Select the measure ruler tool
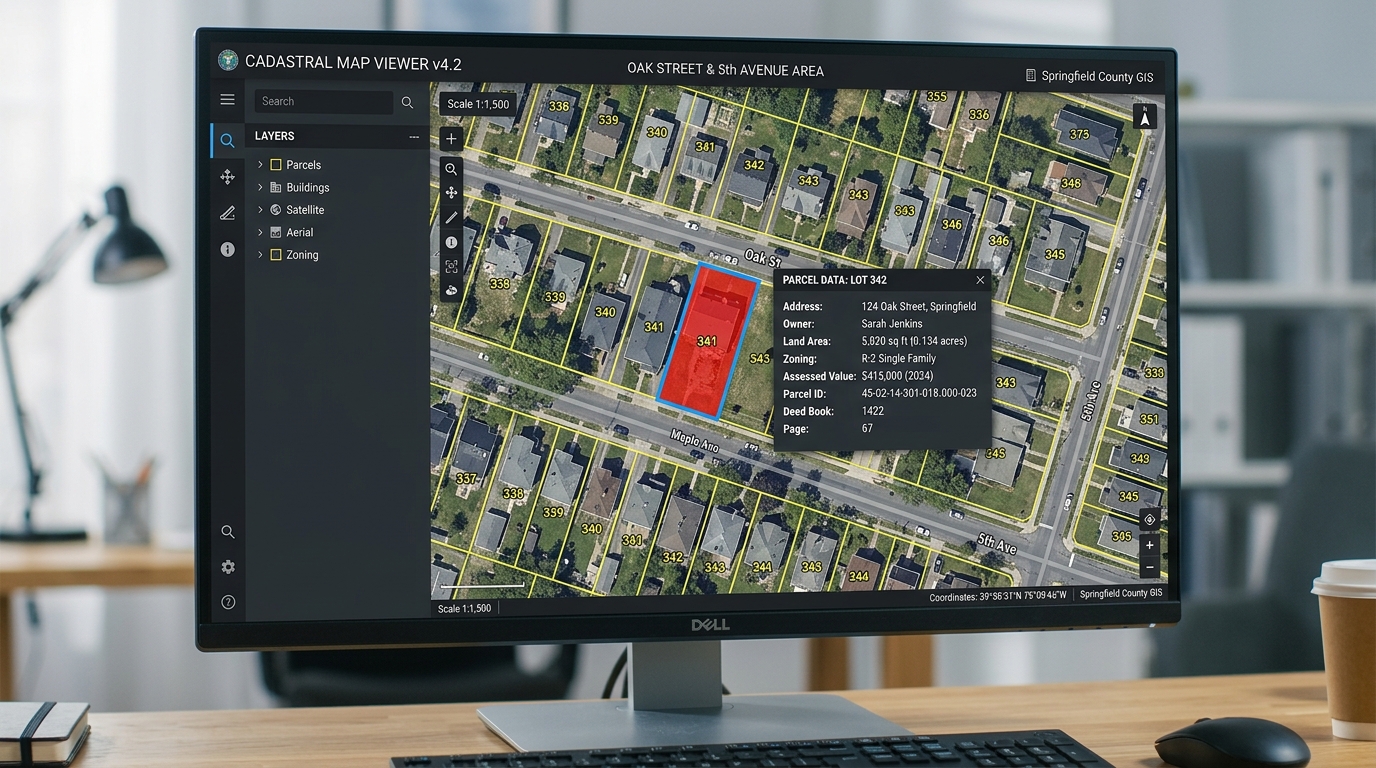Viewport: 1376px width, 768px height. [x=451, y=216]
